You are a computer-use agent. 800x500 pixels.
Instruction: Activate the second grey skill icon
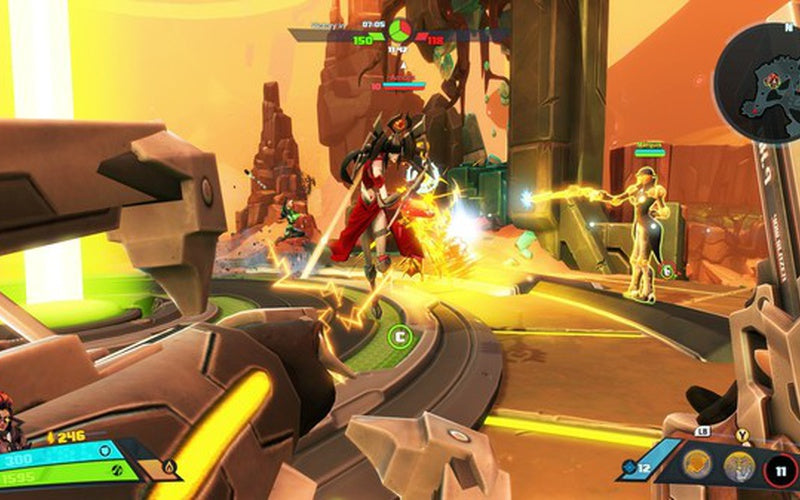[x=739, y=464]
